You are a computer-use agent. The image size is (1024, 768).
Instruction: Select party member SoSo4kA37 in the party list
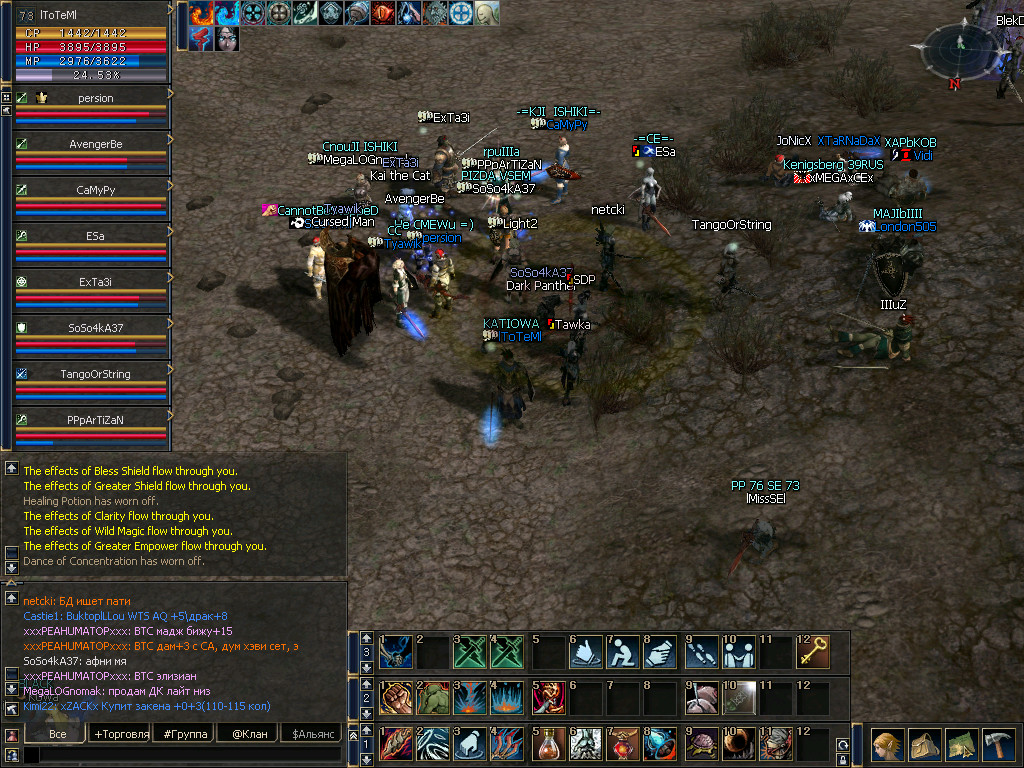point(95,328)
